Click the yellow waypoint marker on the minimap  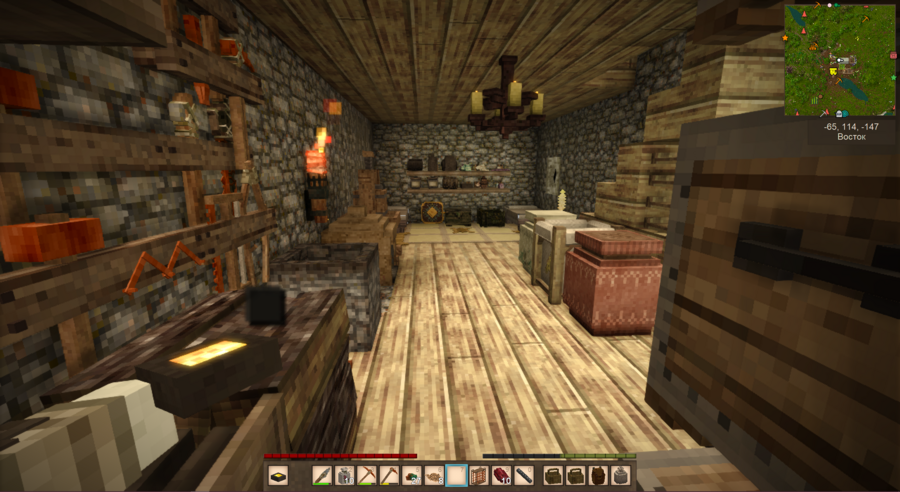[831, 72]
